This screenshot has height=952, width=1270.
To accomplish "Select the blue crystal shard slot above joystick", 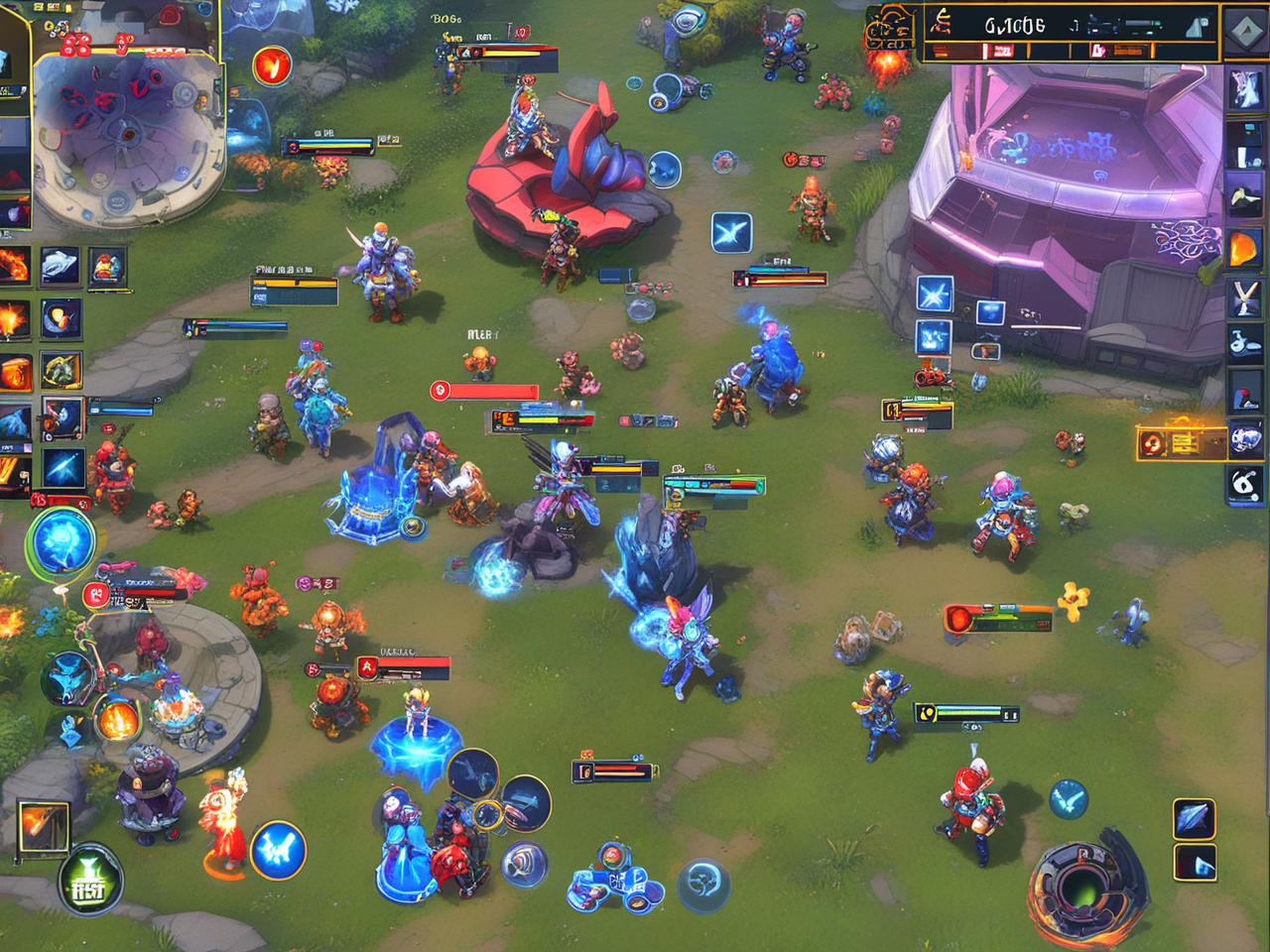I will [x=1194, y=818].
